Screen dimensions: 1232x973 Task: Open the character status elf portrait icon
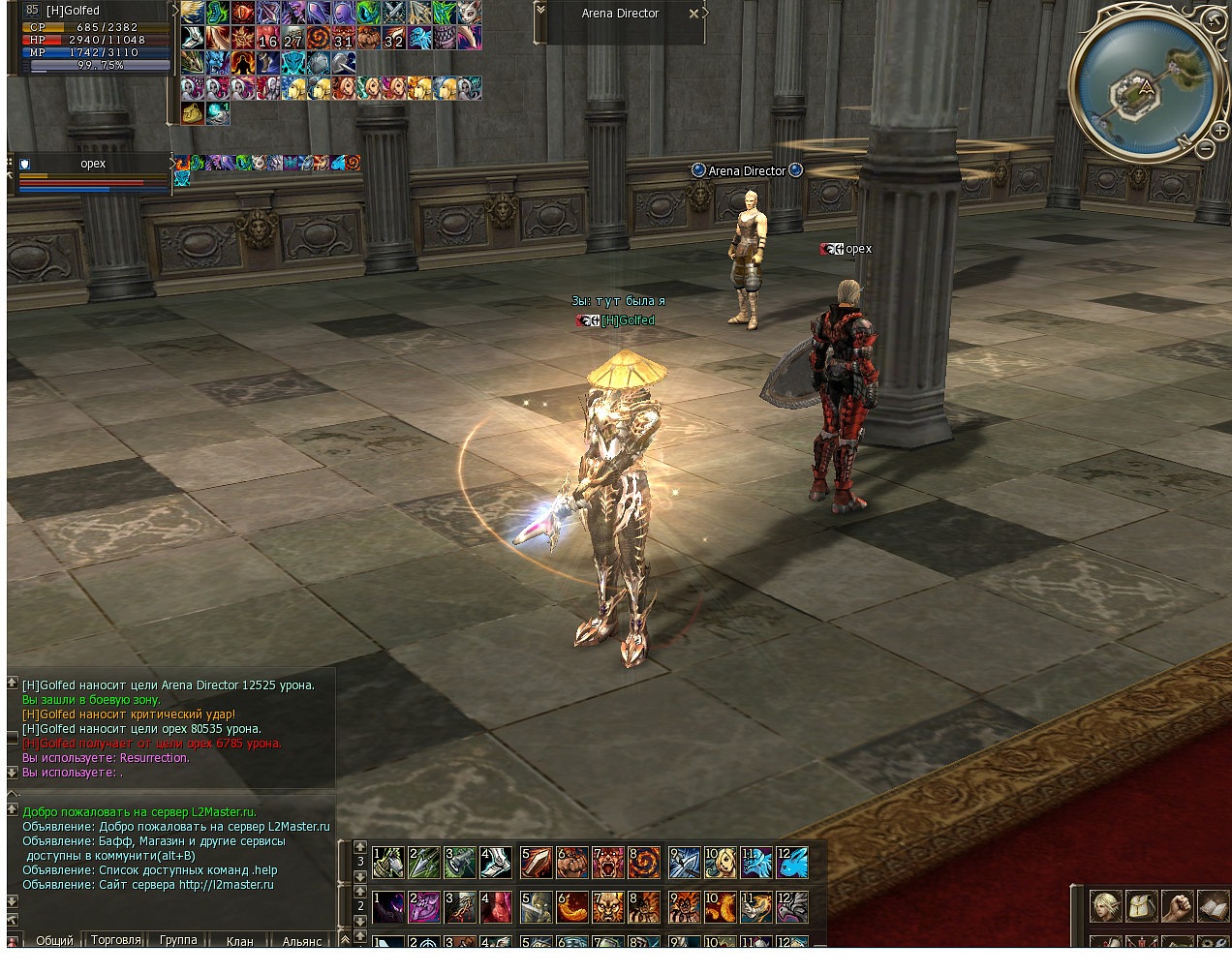[1106, 906]
